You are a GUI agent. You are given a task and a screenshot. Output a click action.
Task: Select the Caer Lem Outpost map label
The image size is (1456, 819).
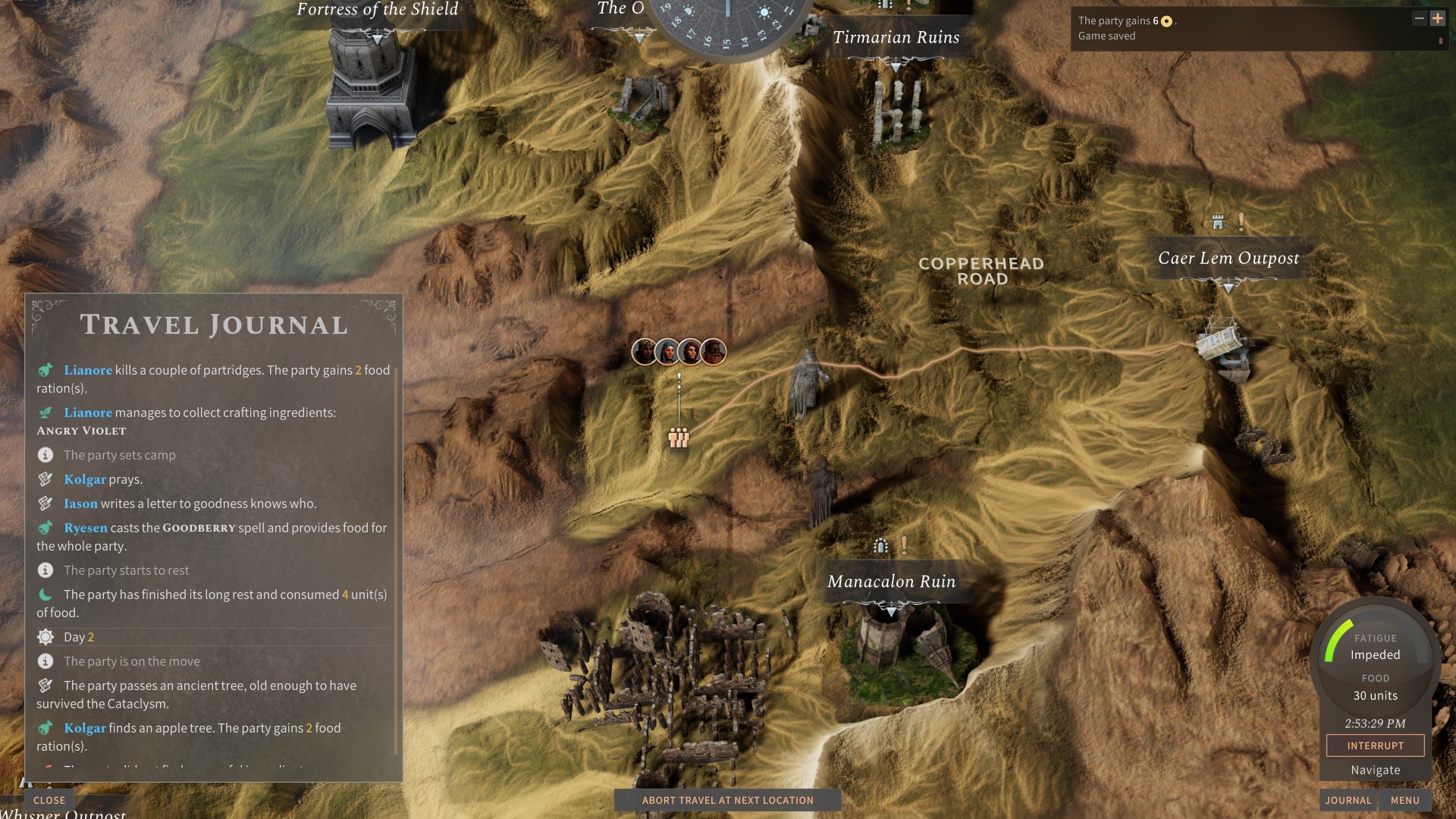point(1228,259)
